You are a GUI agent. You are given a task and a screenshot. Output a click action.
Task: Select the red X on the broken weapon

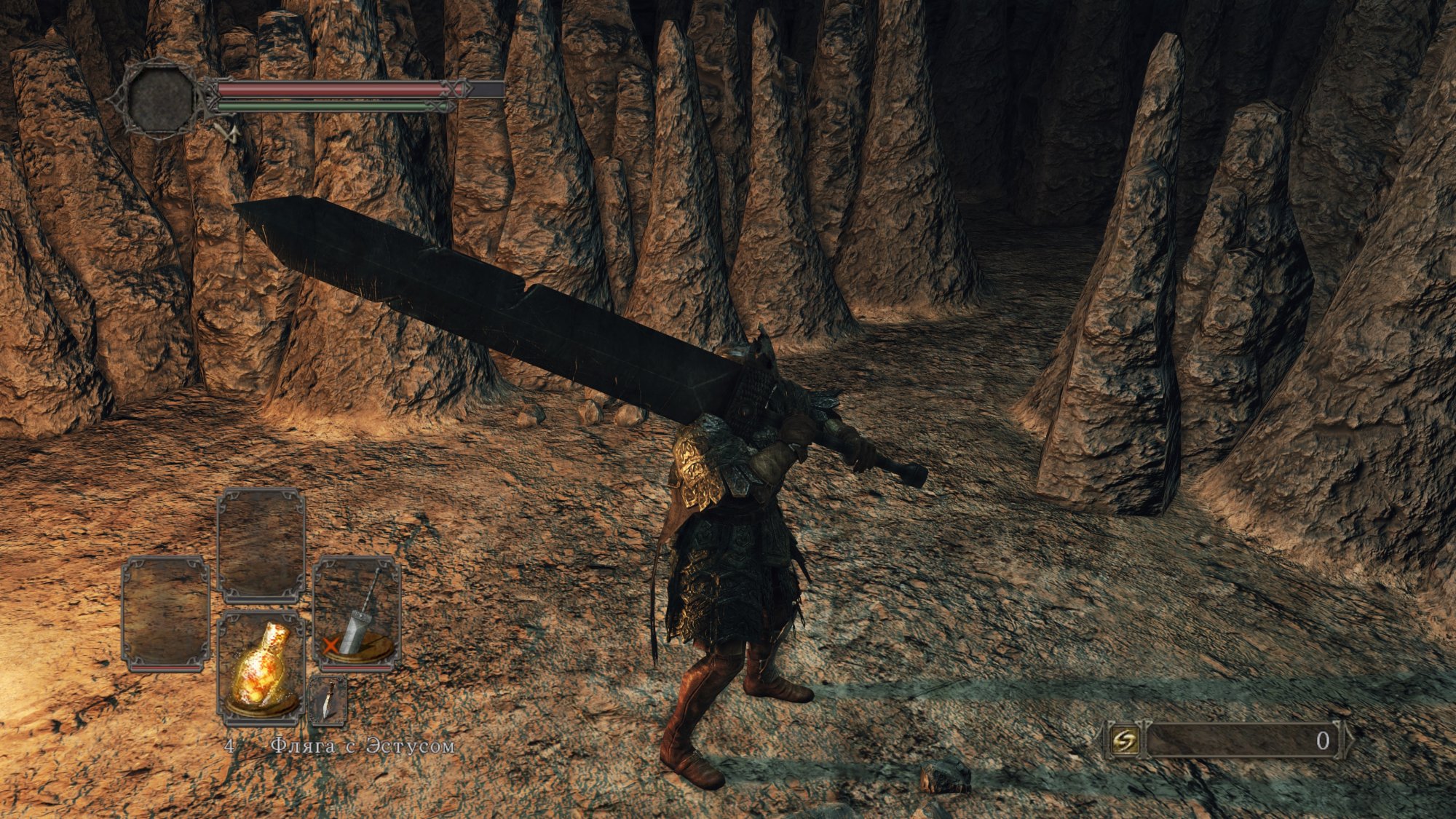point(331,645)
